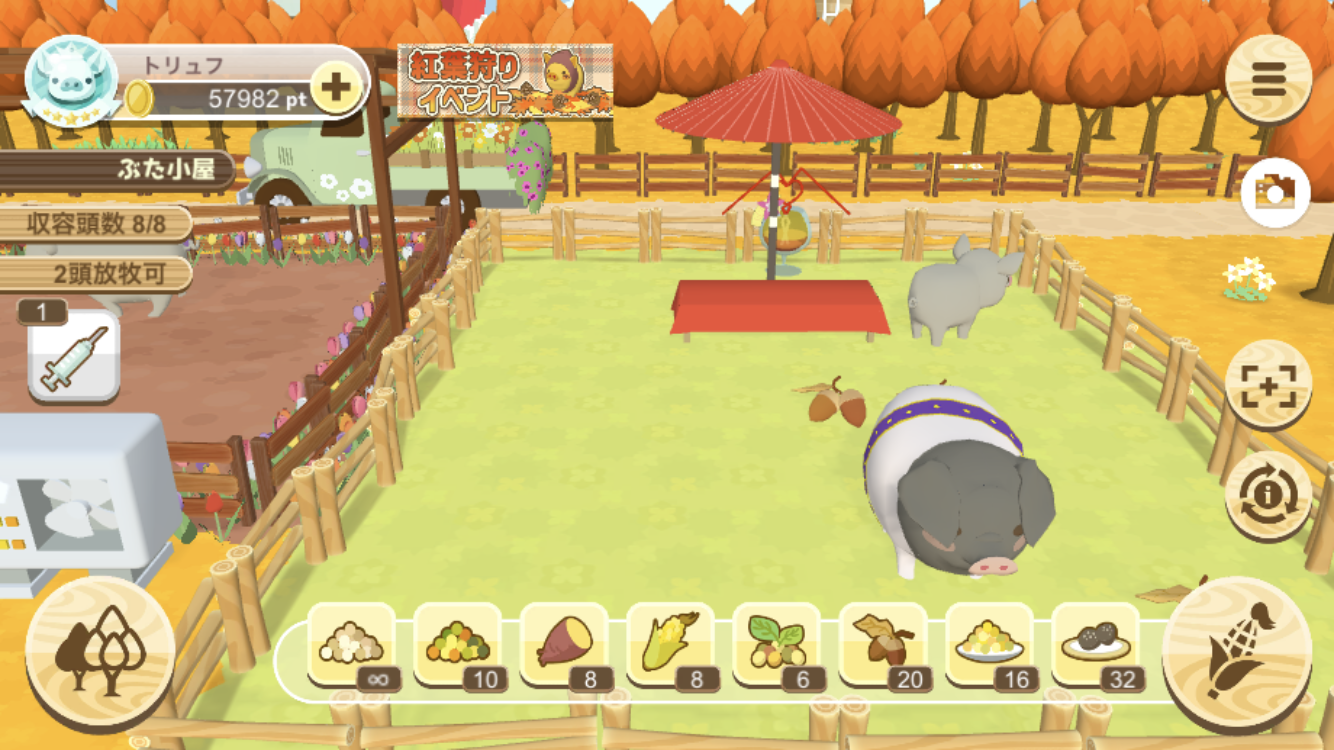The height and width of the screenshot is (750, 1334).
Task: Open the hamburger menu
Action: coord(1268,79)
